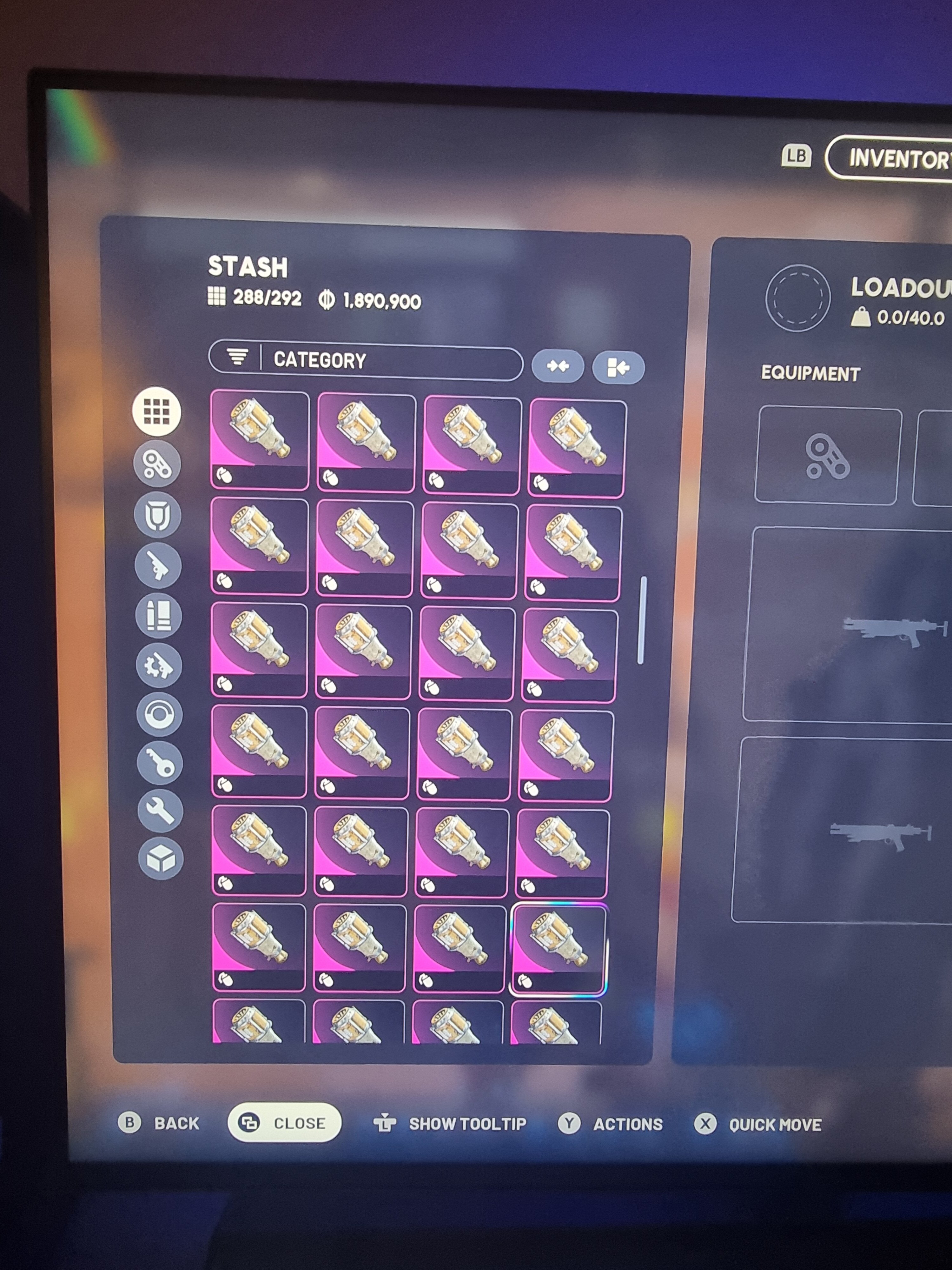
Task: Select the upper weapon loadout slot
Action: 849,625
